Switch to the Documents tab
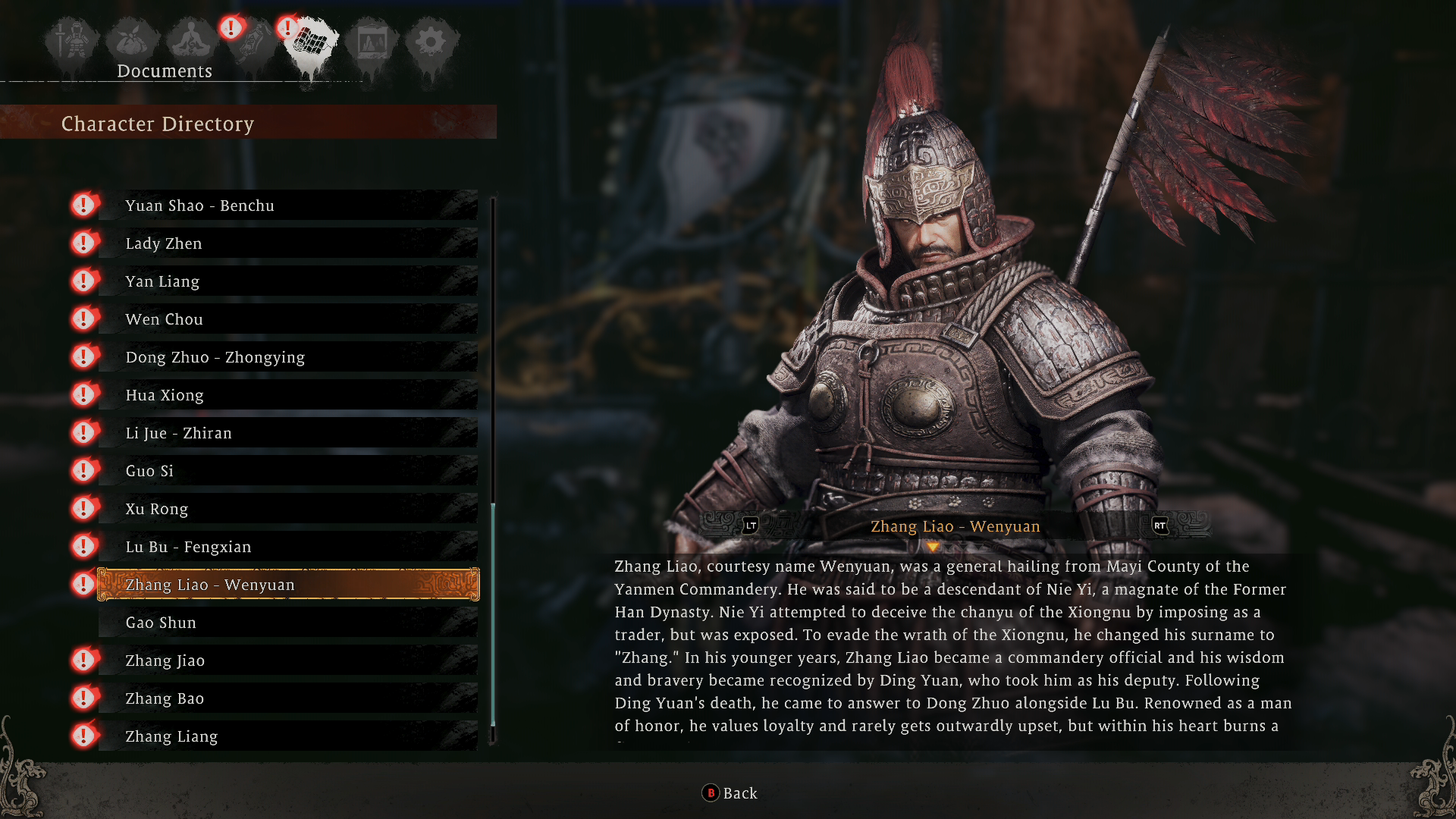Image resolution: width=1456 pixels, height=819 pixels. [164, 71]
